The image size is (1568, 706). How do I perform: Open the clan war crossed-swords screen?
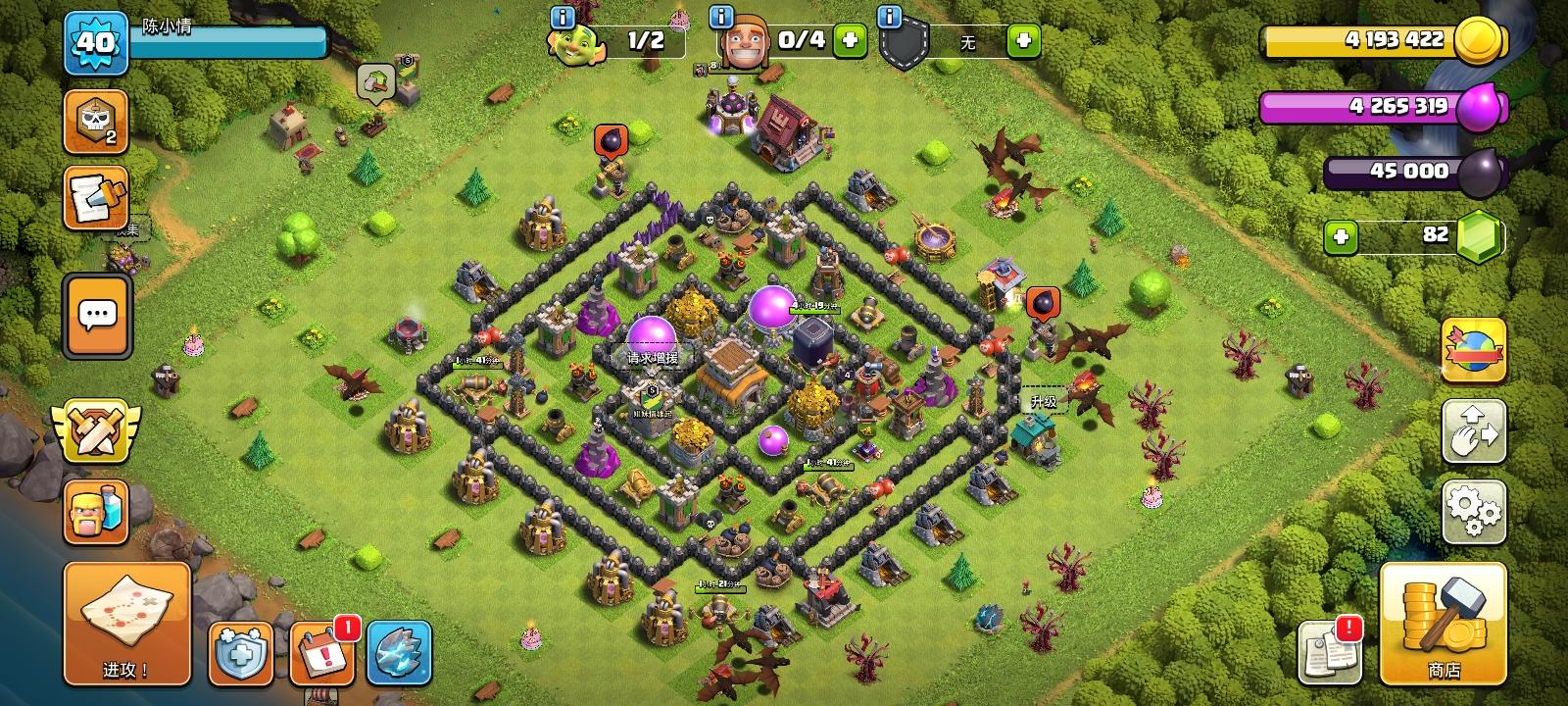[x=95, y=429]
